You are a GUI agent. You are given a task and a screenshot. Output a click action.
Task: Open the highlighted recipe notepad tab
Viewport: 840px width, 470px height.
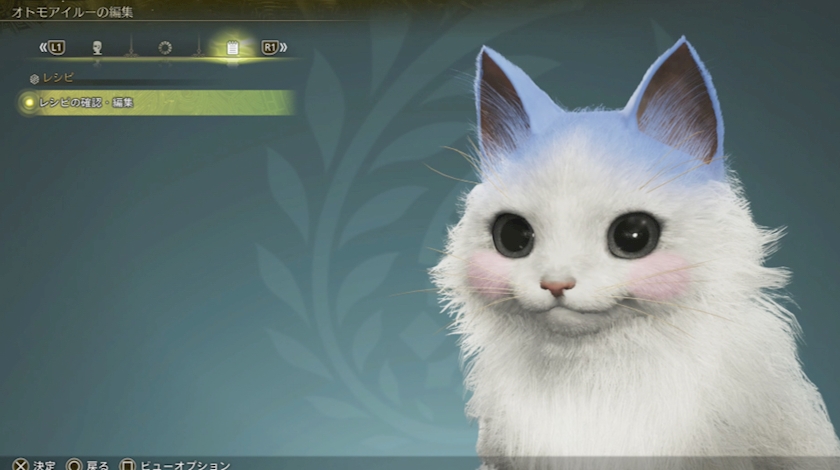pos(232,47)
